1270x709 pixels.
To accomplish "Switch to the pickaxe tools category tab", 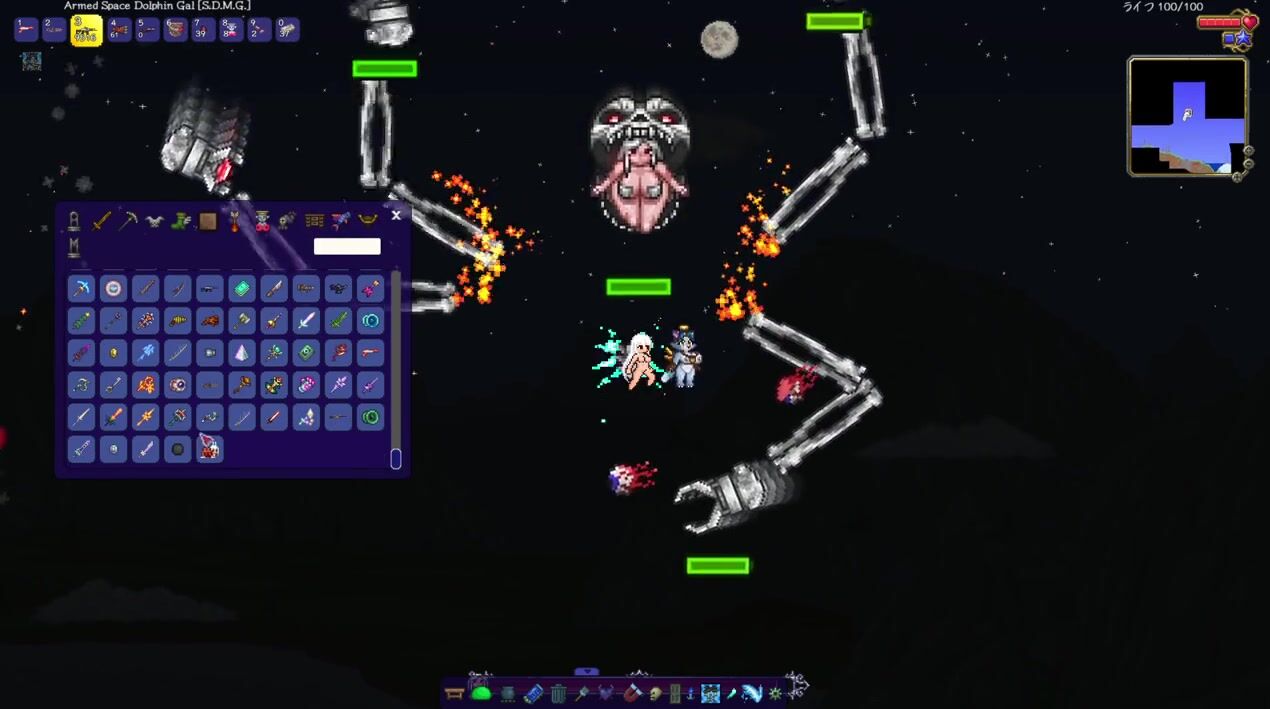I will pos(127,221).
